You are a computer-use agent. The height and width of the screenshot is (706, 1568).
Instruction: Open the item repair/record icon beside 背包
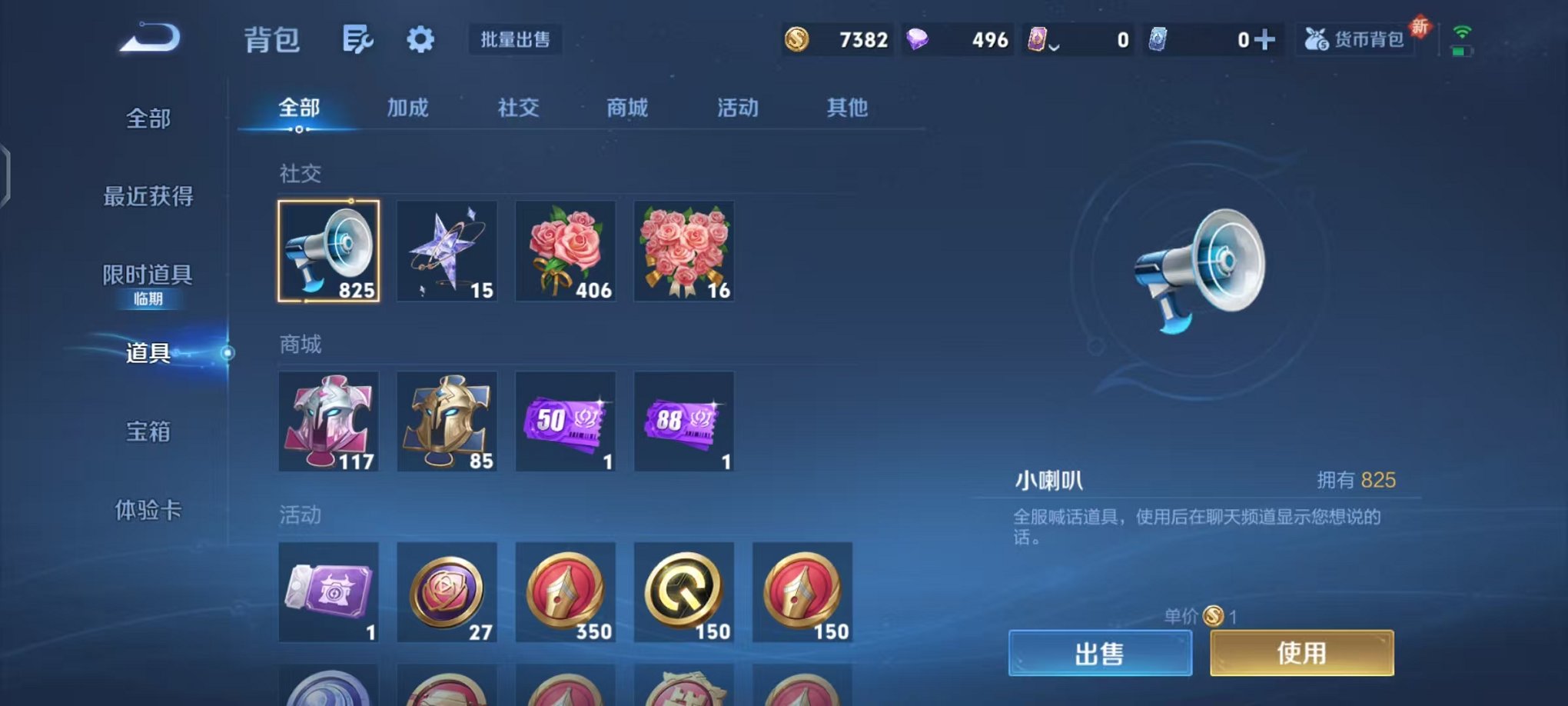(358, 38)
